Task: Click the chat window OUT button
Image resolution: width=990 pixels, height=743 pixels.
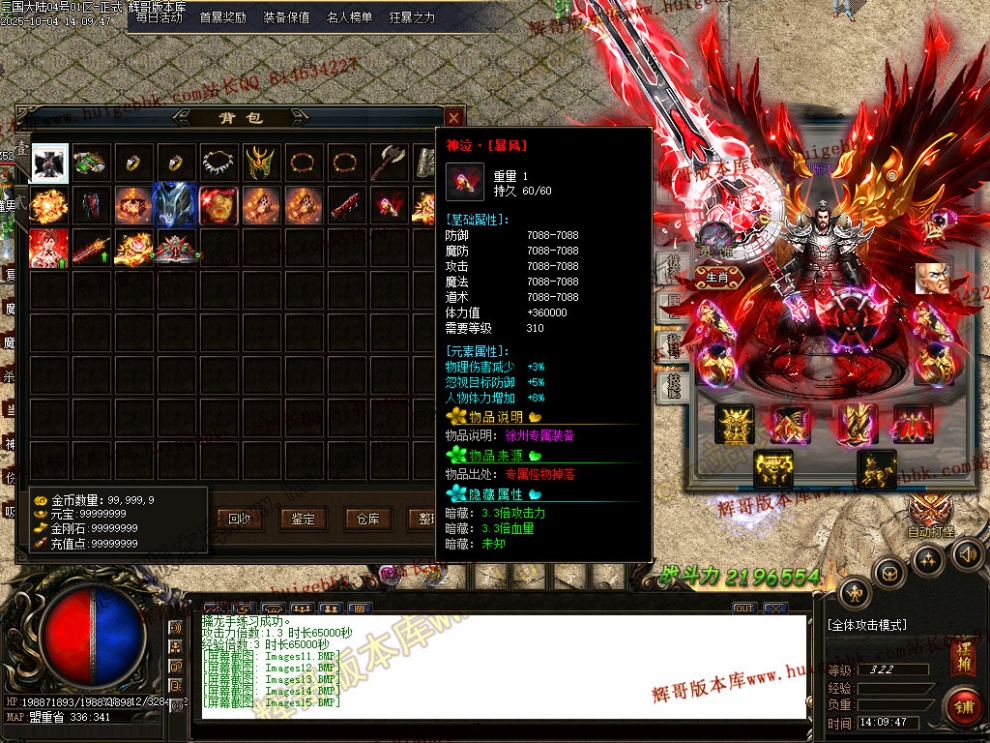Action: pyautogui.click(x=744, y=608)
